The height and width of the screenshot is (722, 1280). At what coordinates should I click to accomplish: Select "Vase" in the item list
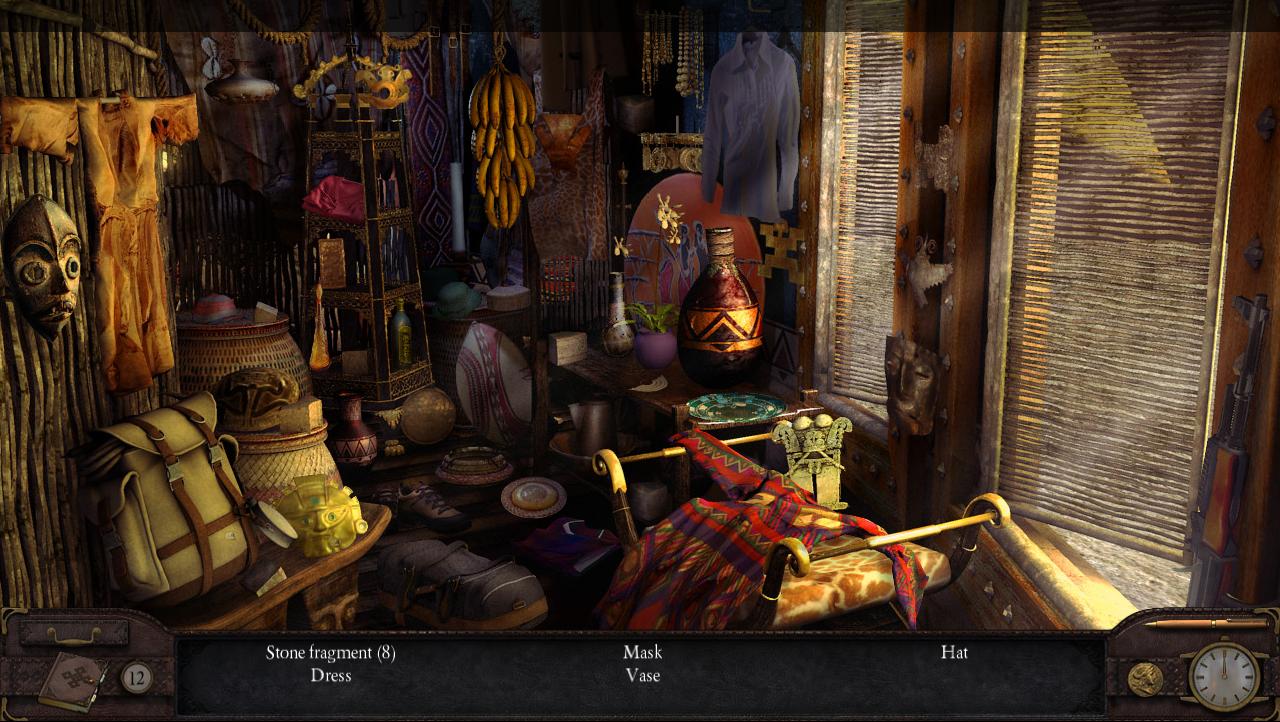tap(641, 677)
